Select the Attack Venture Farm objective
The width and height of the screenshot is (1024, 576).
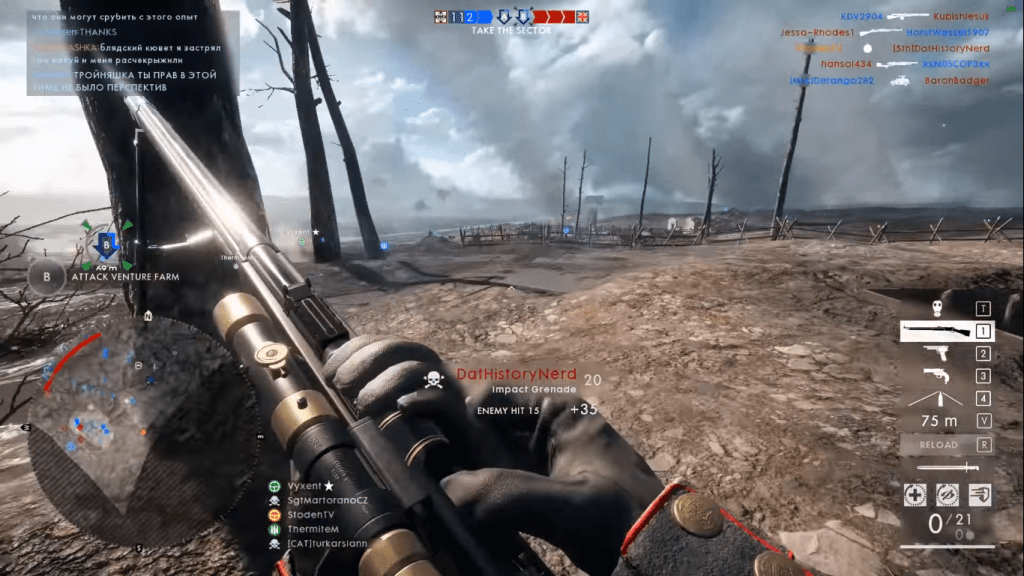125,277
